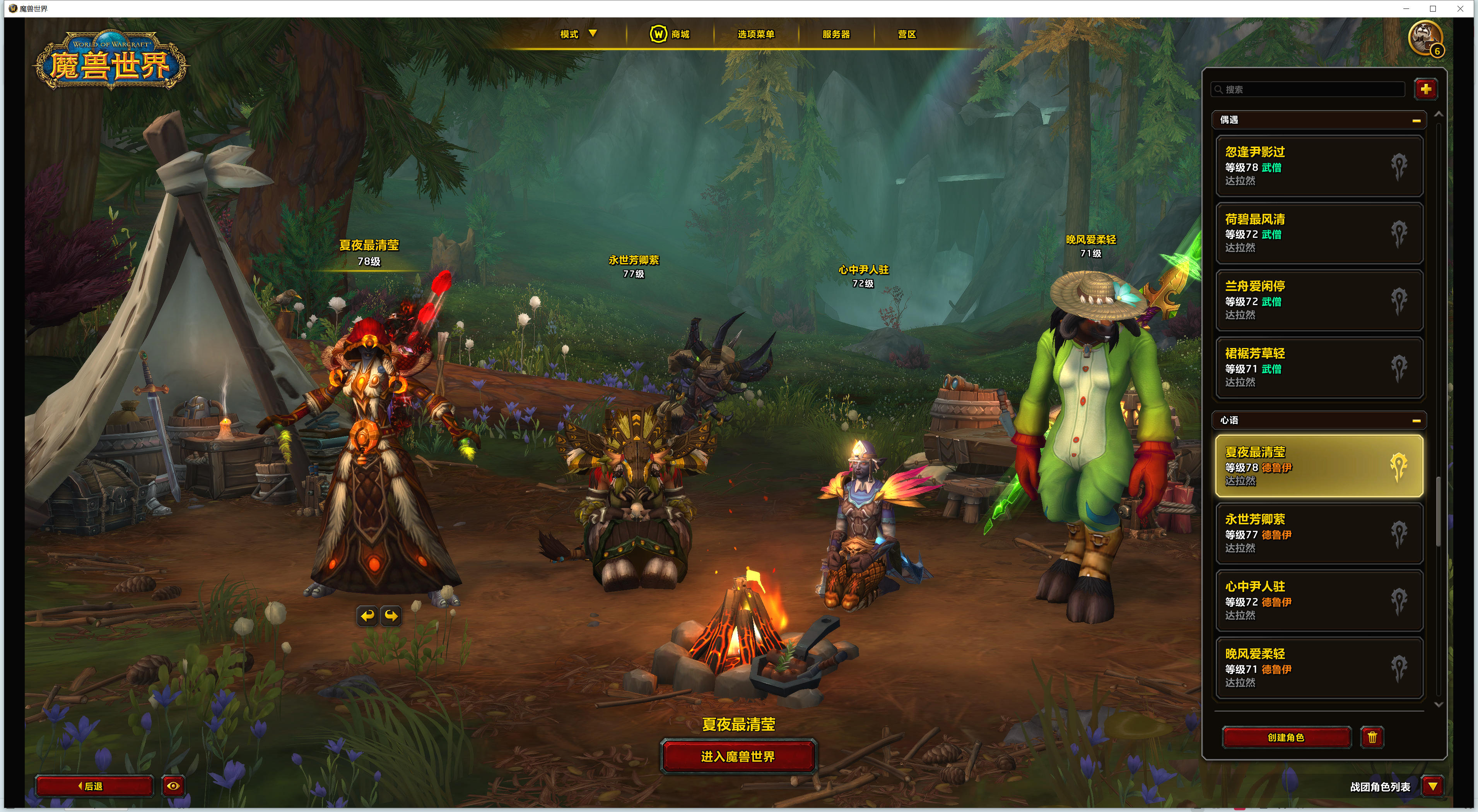This screenshot has height=812, width=1478.
Task: Open the 服务器 server list
Action: tap(836, 34)
